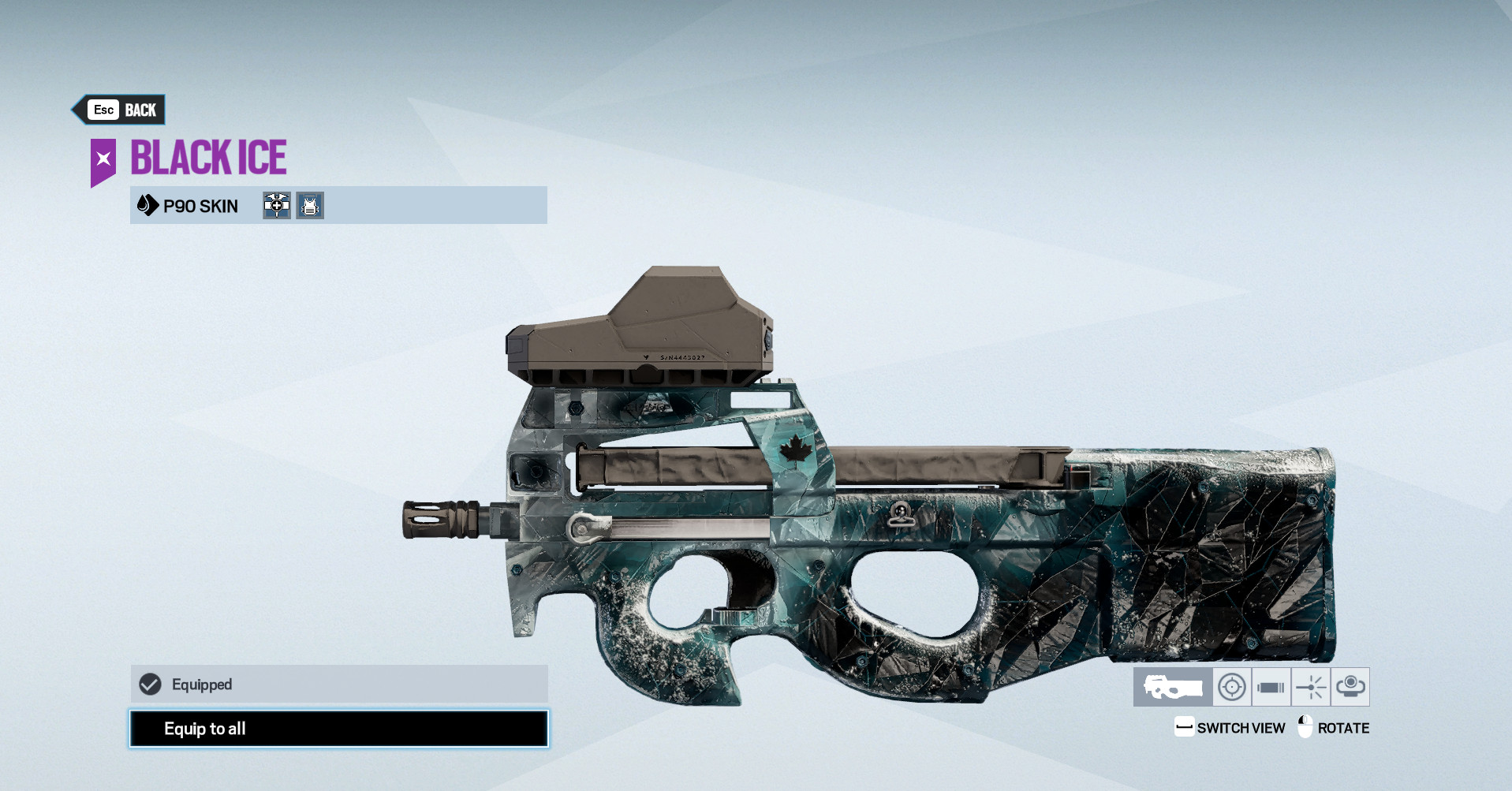
Task: Switch to the sight attachment view
Action: pyautogui.click(x=1231, y=687)
